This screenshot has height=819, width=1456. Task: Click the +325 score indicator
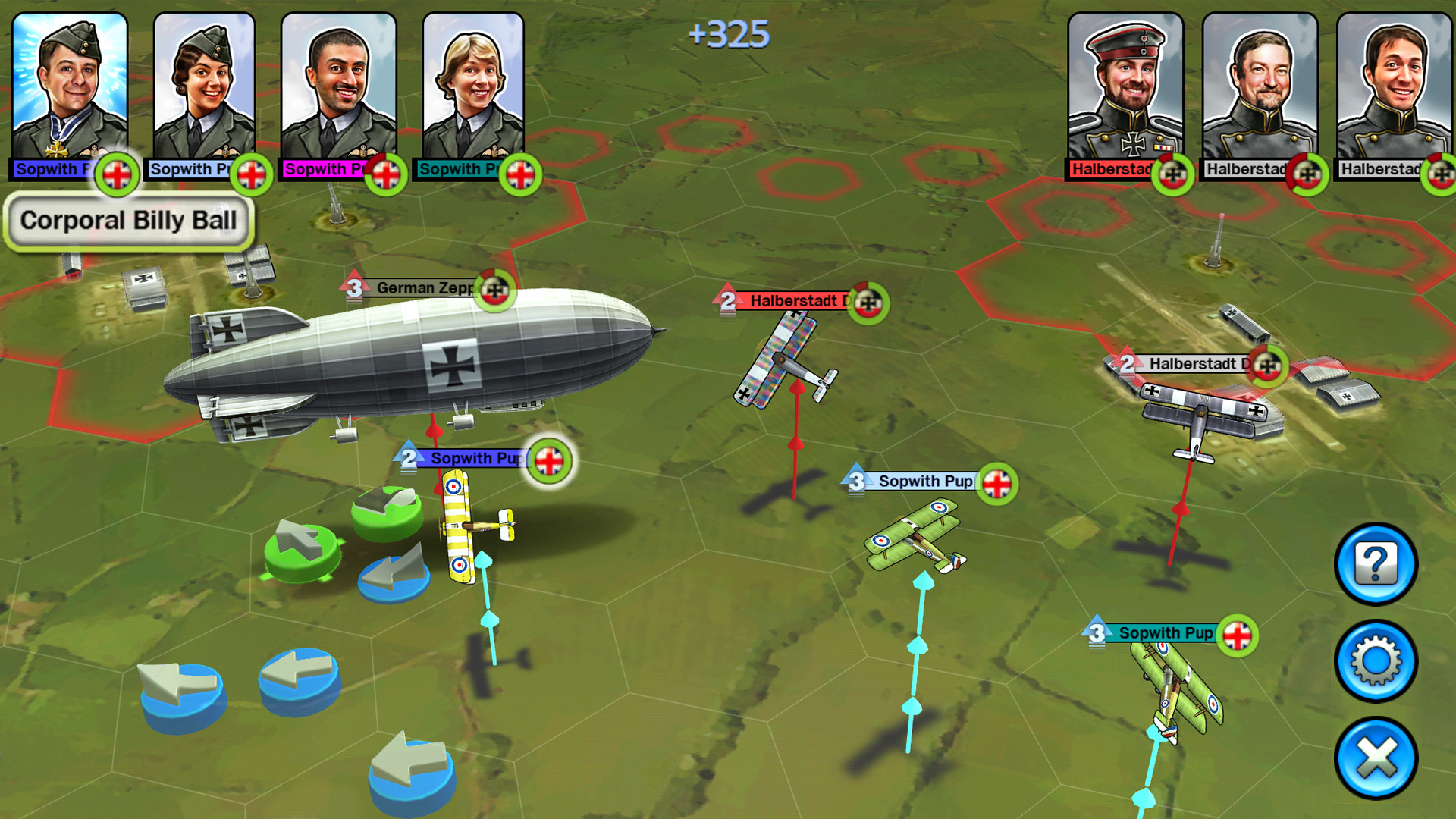(x=730, y=34)
